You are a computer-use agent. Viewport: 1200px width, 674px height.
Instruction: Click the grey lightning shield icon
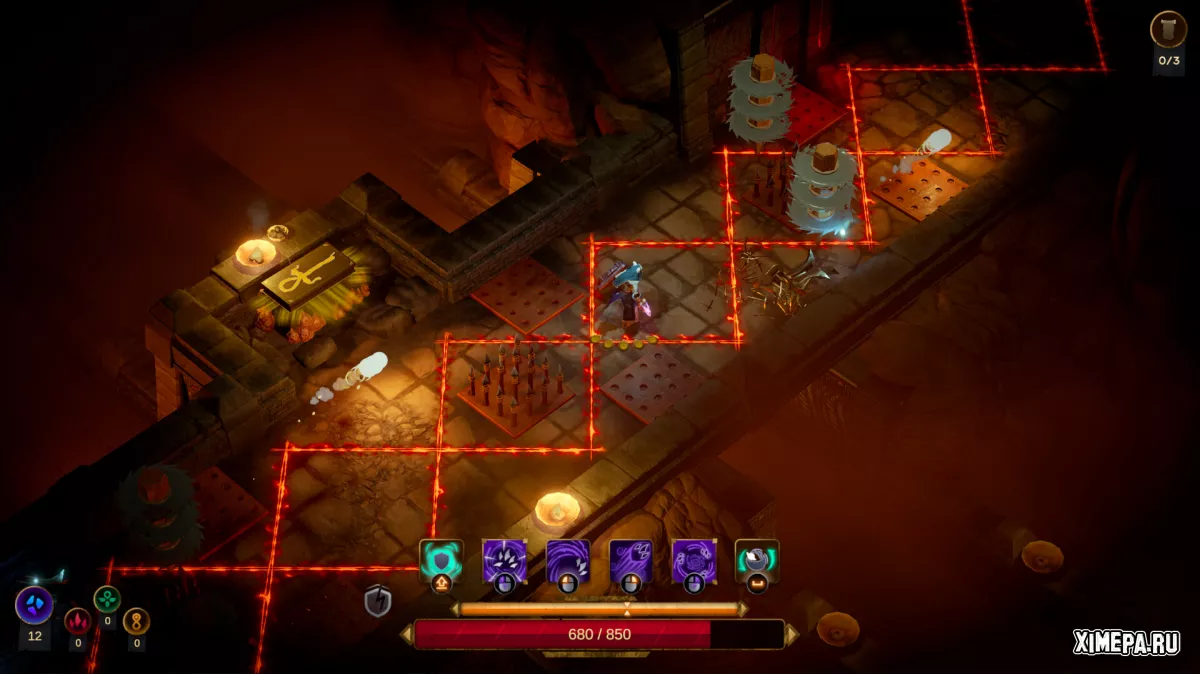click(x=377, y=601)
